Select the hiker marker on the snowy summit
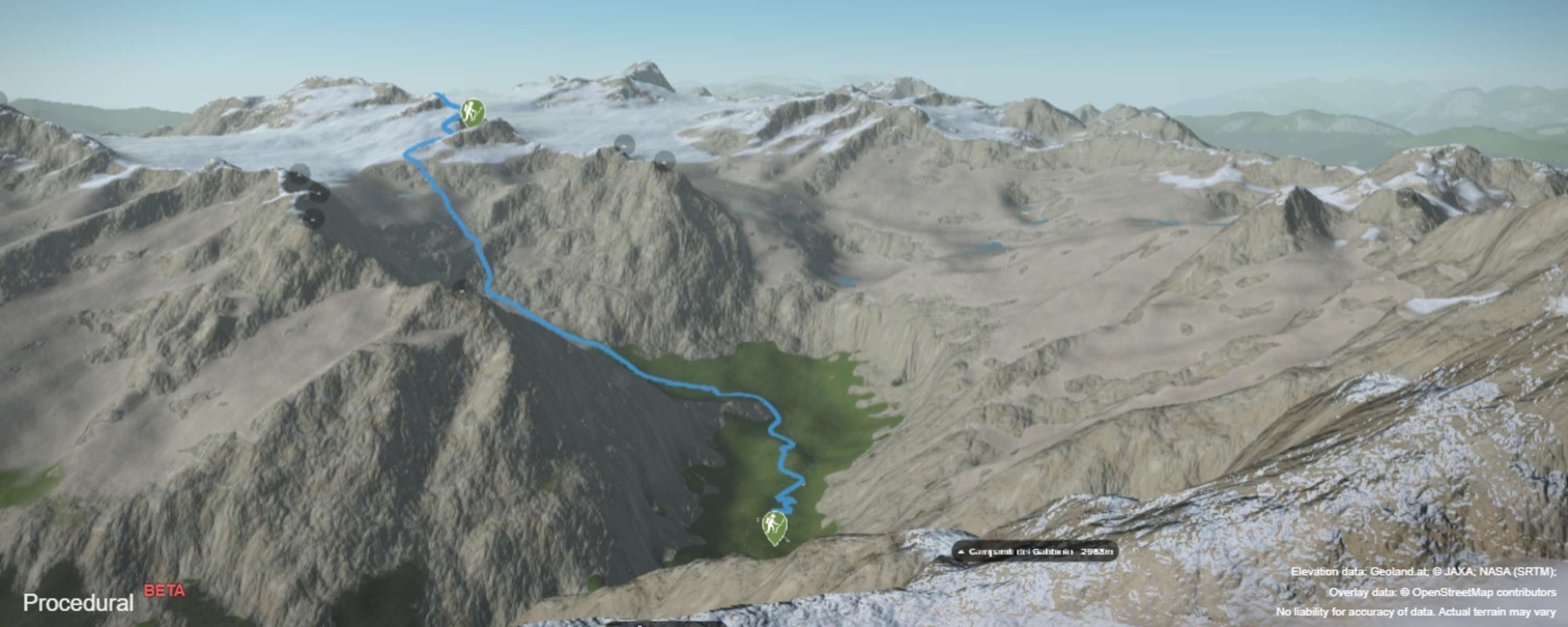This screenshot has width=1568, height=627. (x=472, y=112)
